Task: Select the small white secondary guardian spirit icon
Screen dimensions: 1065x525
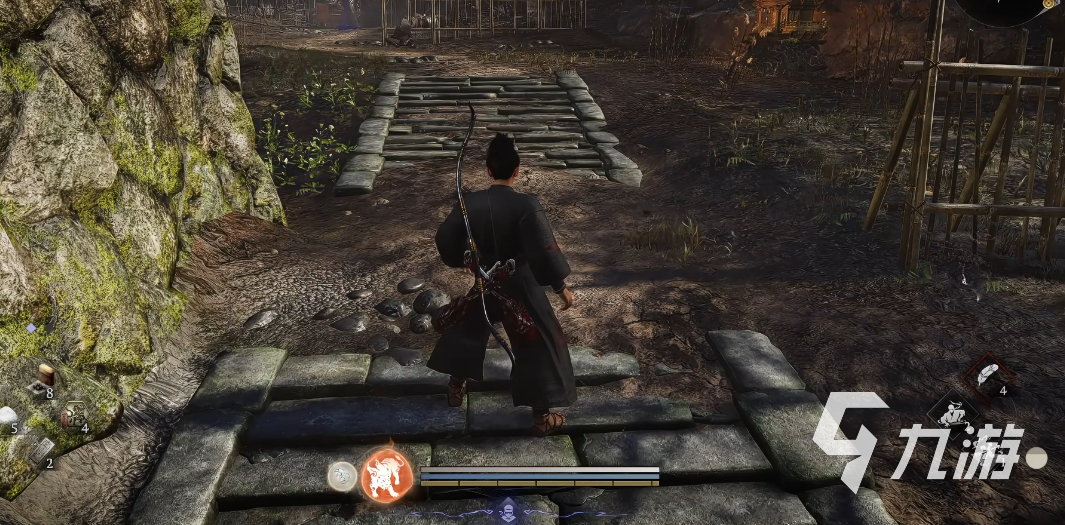Action: click(342, 476)
